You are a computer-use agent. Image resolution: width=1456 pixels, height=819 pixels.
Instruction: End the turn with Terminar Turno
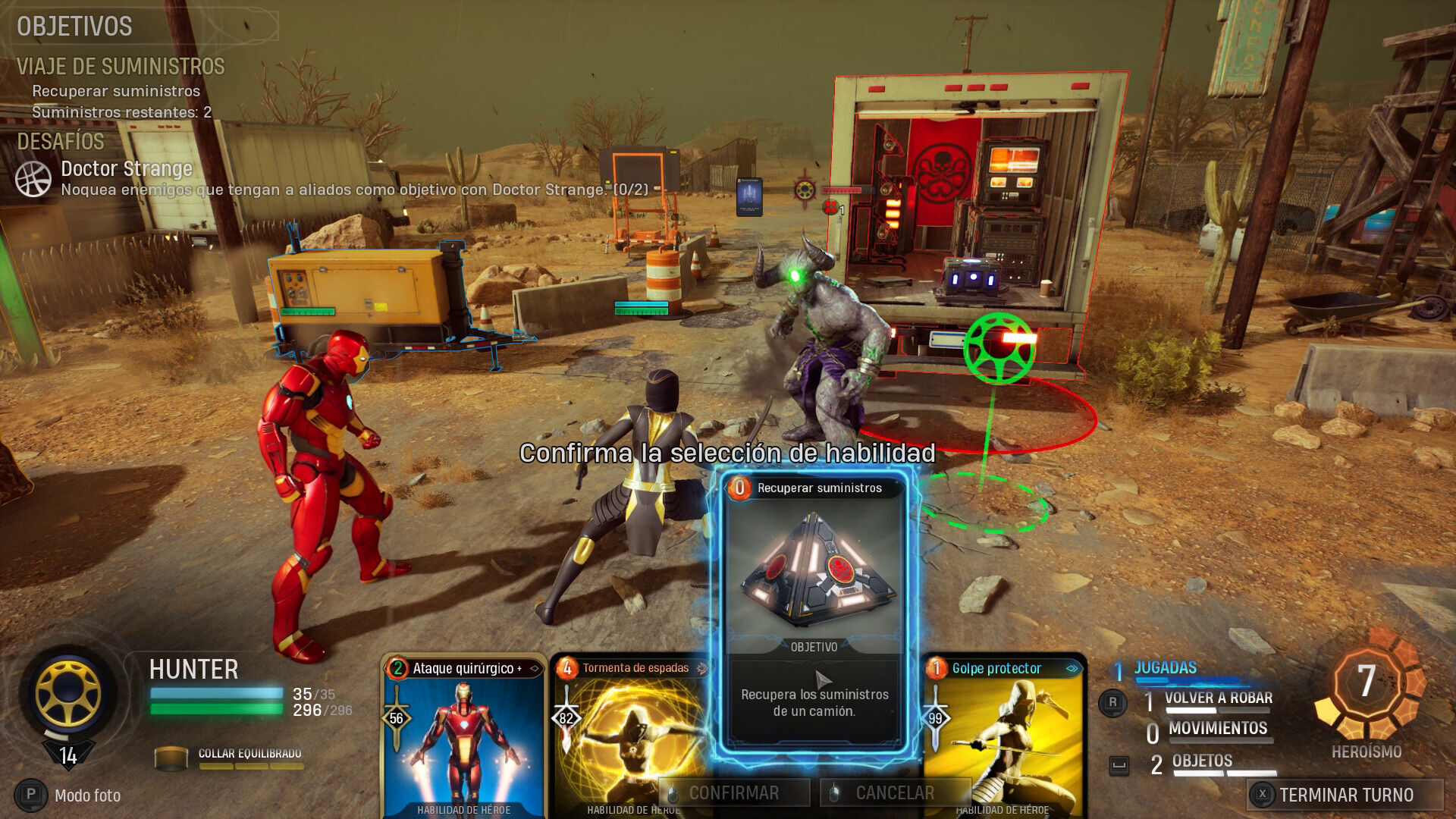(x=1345, y=795)
